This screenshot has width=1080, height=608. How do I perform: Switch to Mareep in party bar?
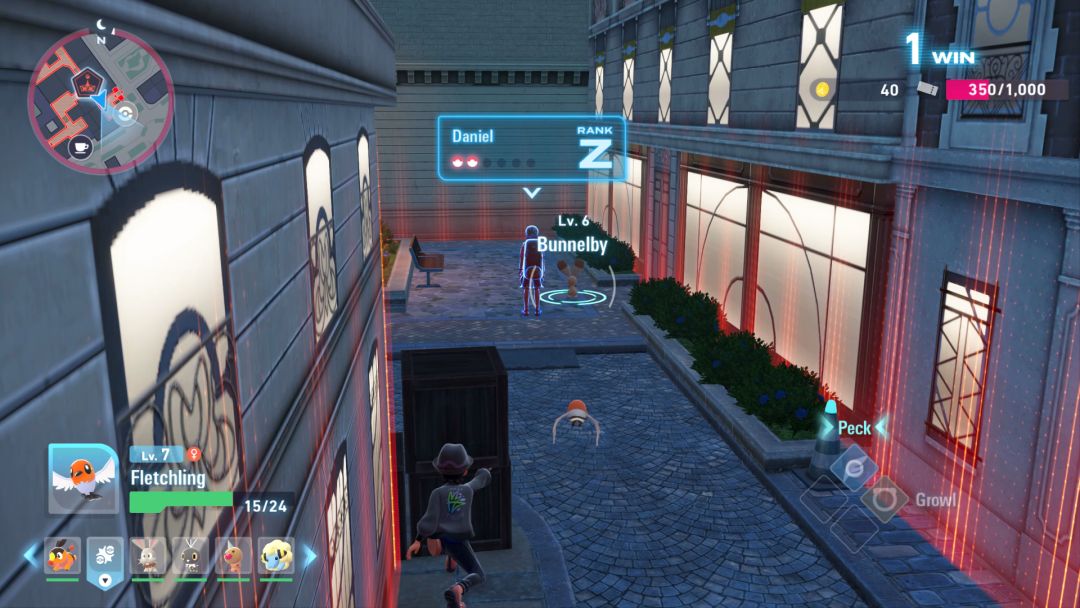276,556
